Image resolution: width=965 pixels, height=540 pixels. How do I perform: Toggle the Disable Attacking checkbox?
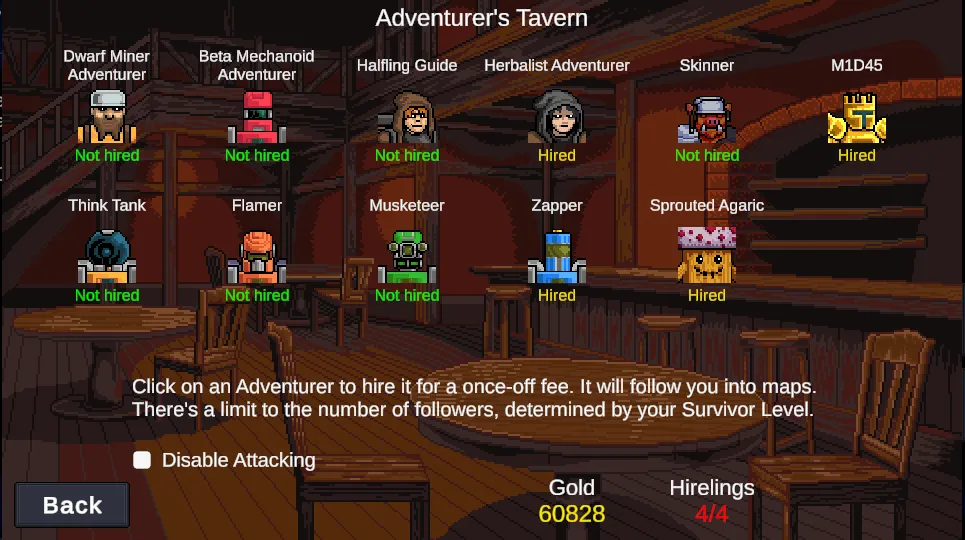(143, 460)
